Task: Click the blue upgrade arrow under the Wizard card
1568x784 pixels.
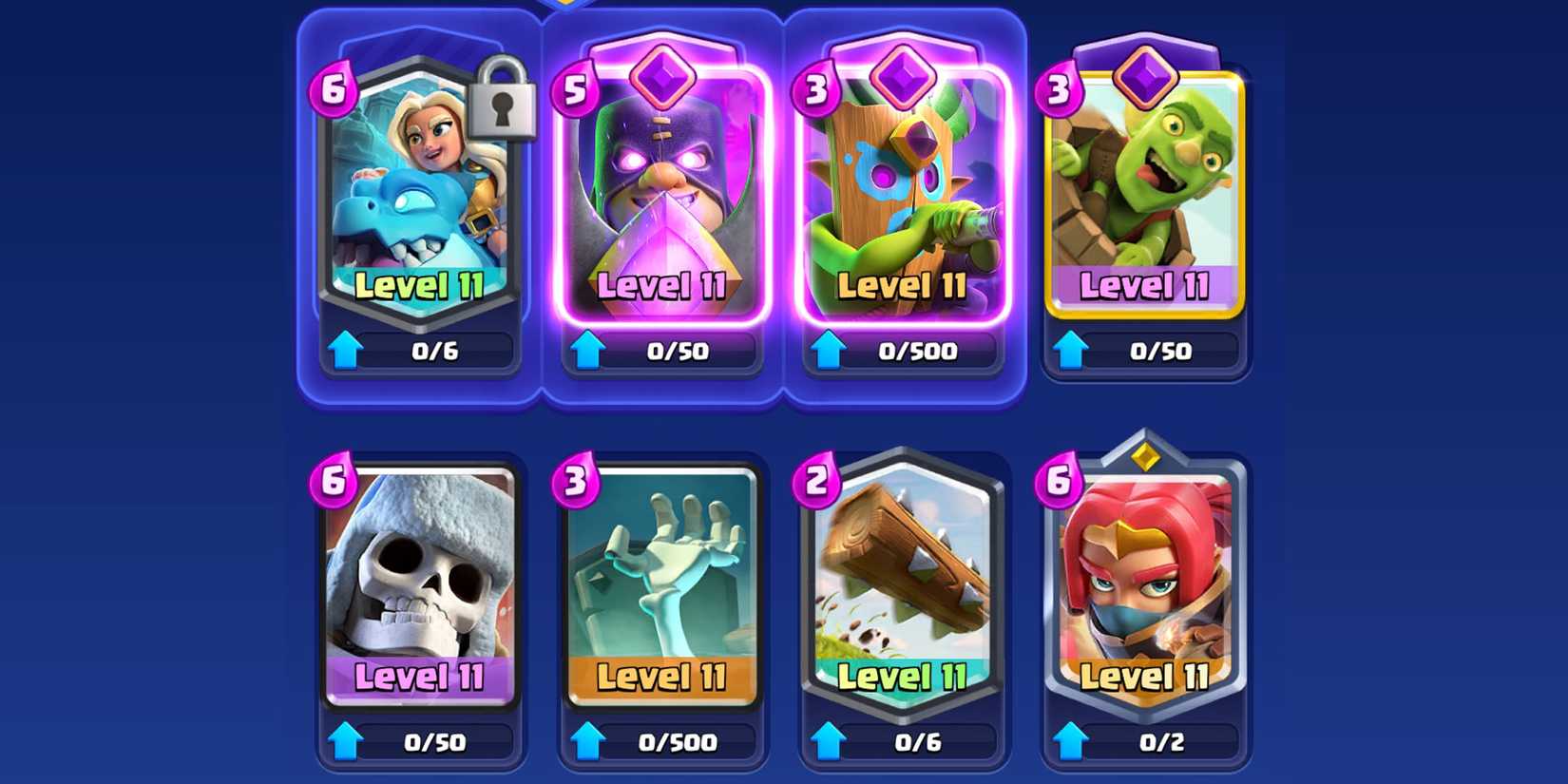Action: point(589,351)
